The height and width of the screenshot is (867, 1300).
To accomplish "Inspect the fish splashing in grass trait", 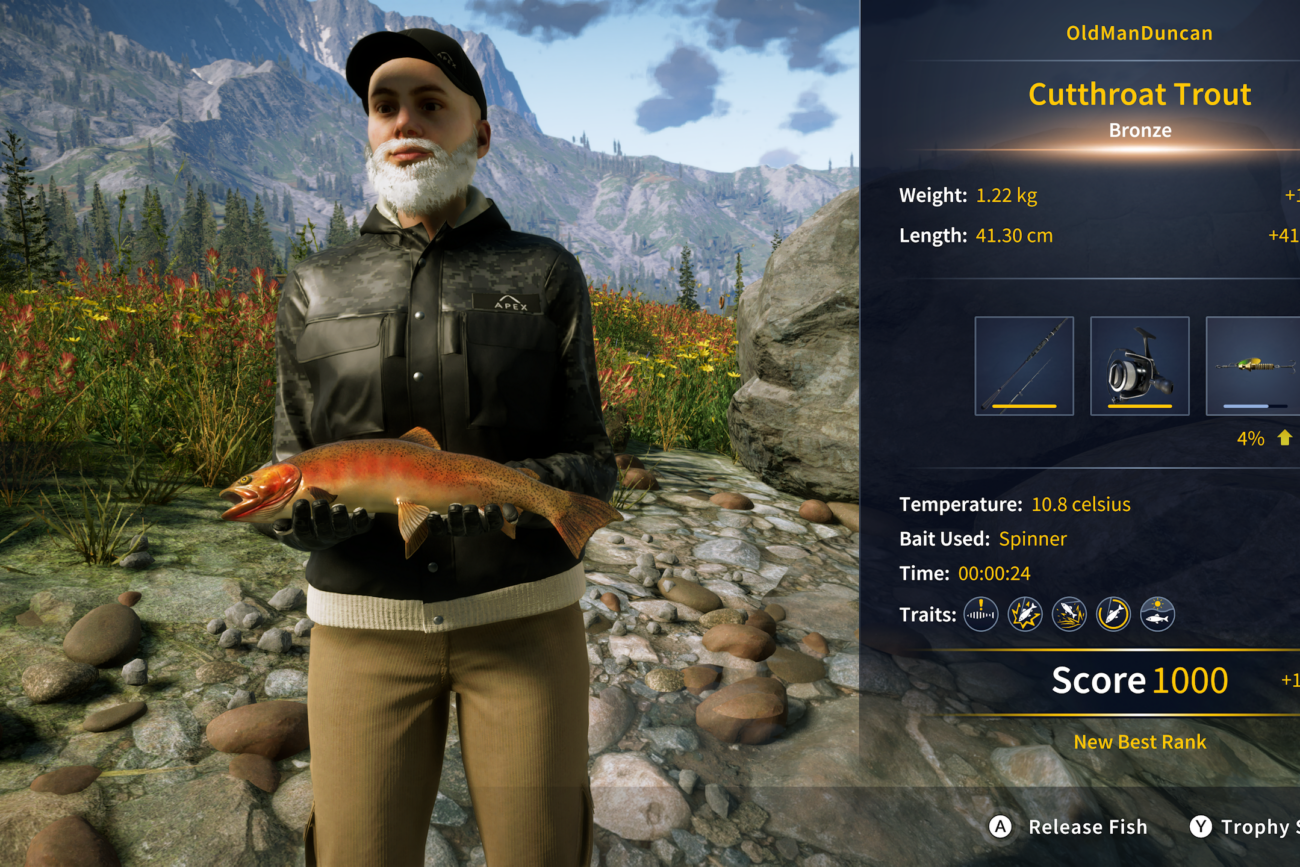I will pyautogui.click(x=1069, y=614).
